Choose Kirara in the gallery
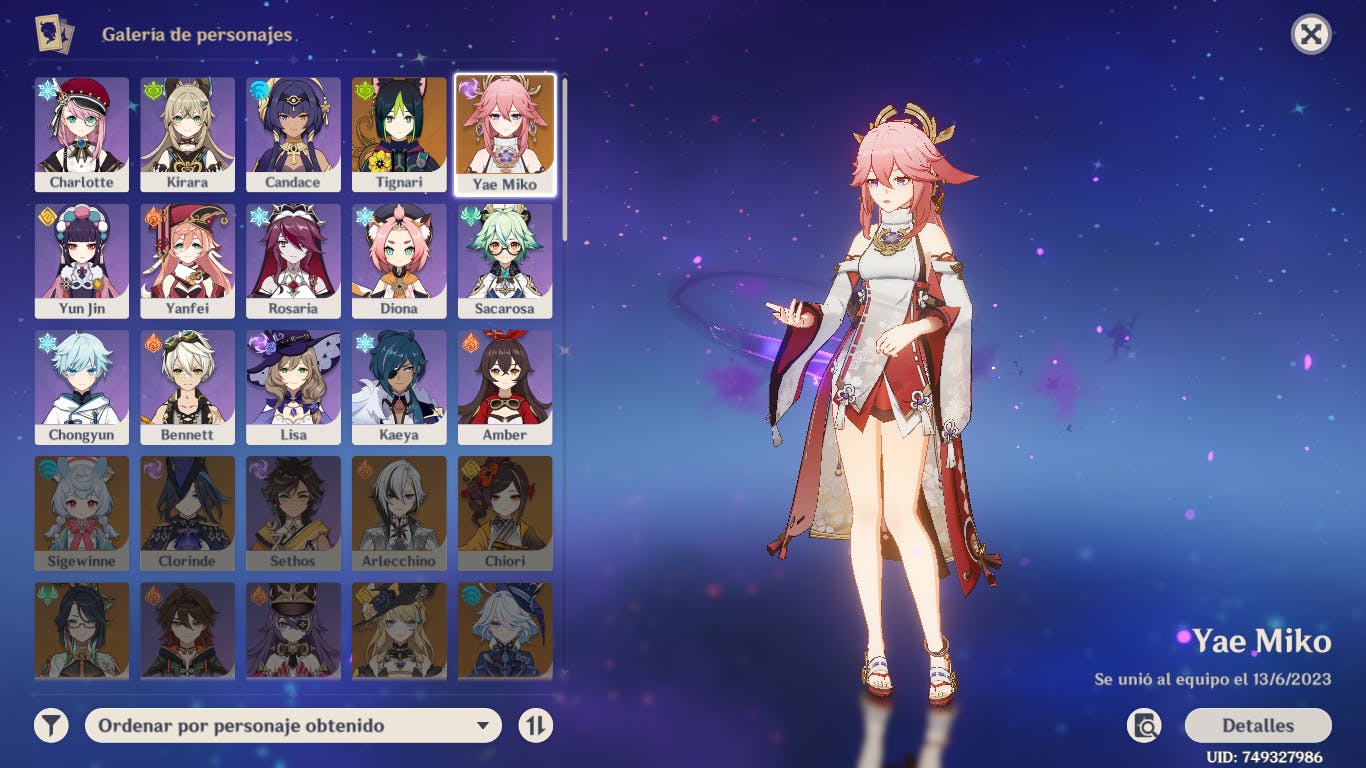The width and height of the screenshot is (1366, 768). tap(188, 134)
